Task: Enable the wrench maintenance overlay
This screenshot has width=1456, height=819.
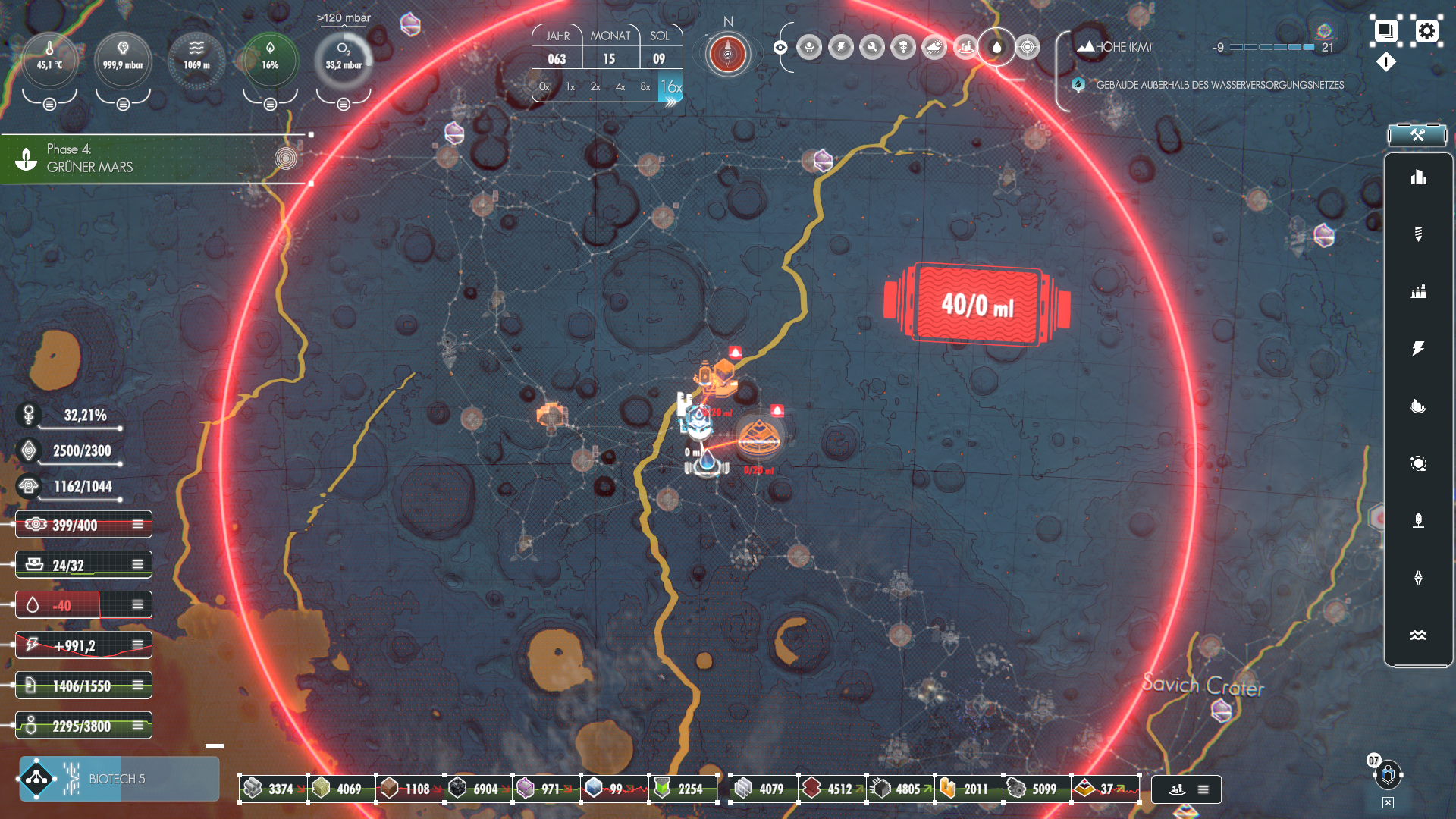Action: pyautogui.click(x=872, y=48)
